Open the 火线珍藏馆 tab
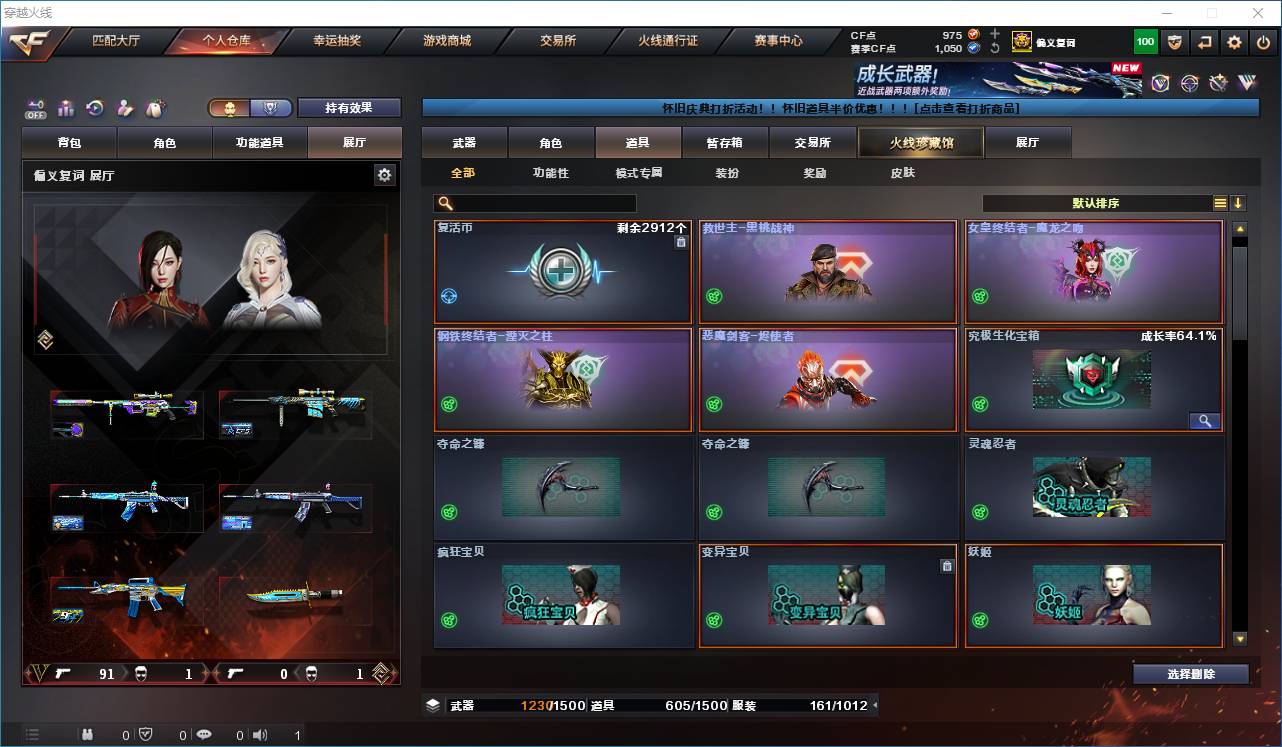 click(921, 143)
